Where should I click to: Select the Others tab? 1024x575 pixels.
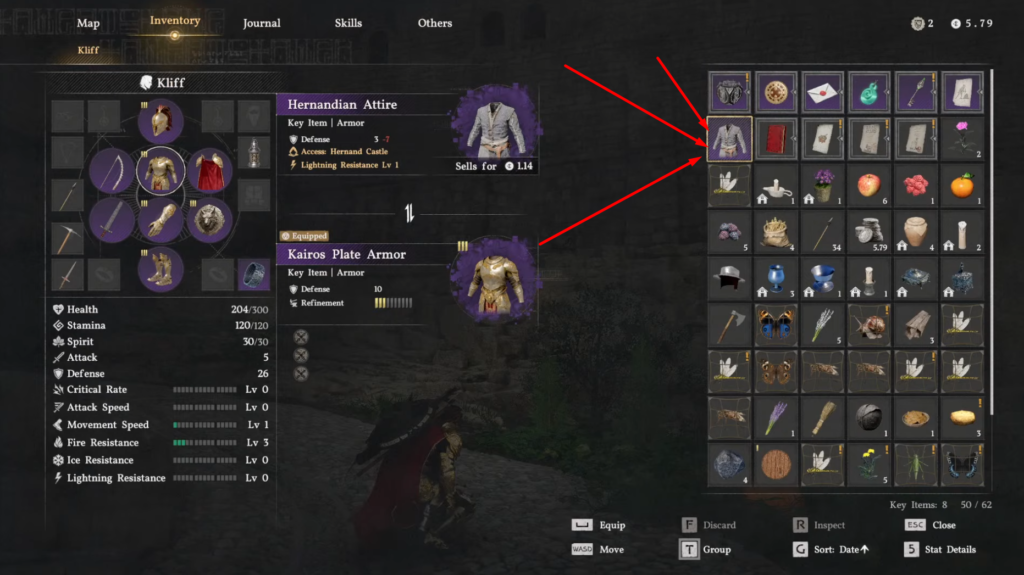[435, 23]
